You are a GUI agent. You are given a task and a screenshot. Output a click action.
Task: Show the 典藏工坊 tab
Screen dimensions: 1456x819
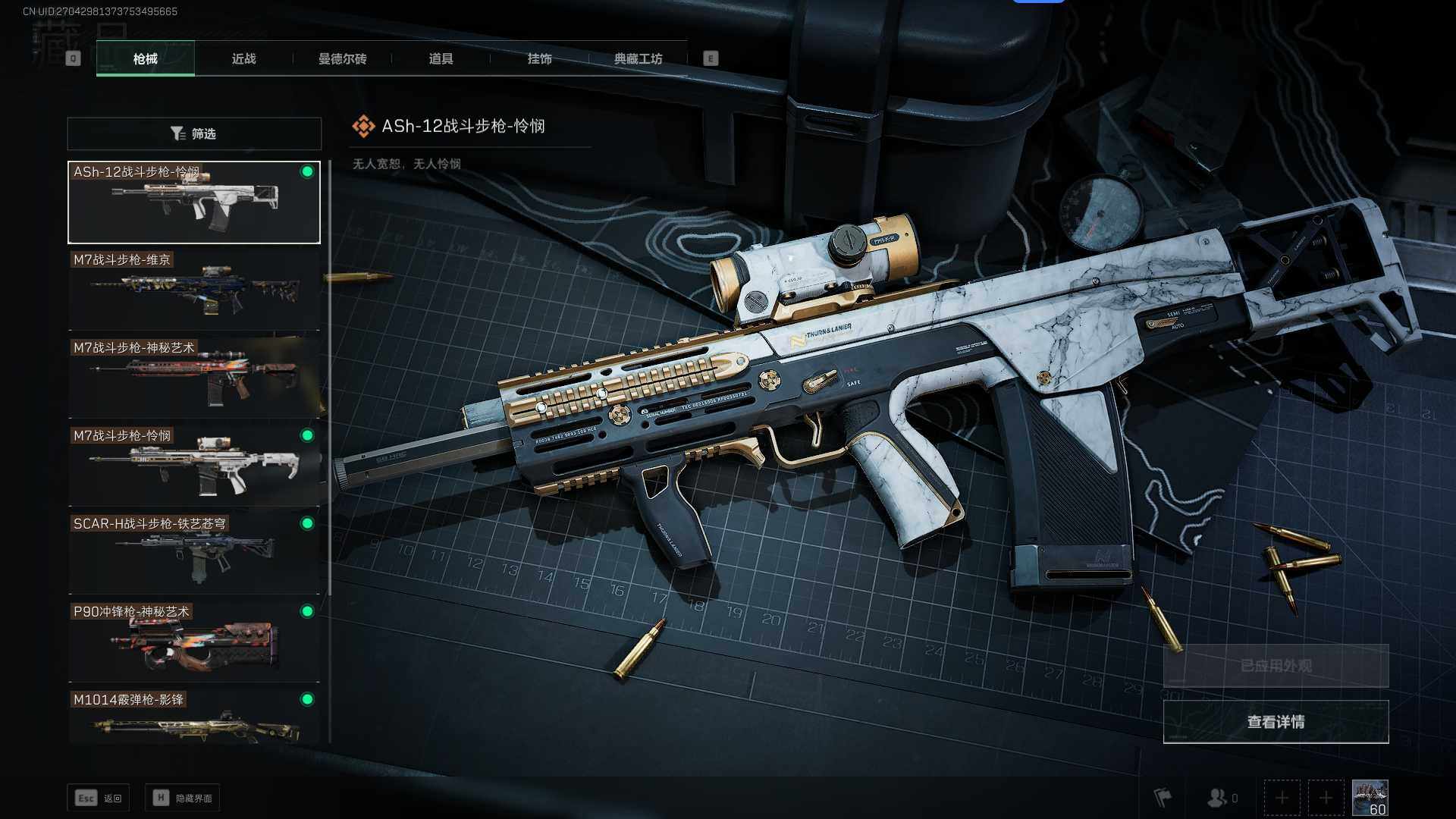638,58
